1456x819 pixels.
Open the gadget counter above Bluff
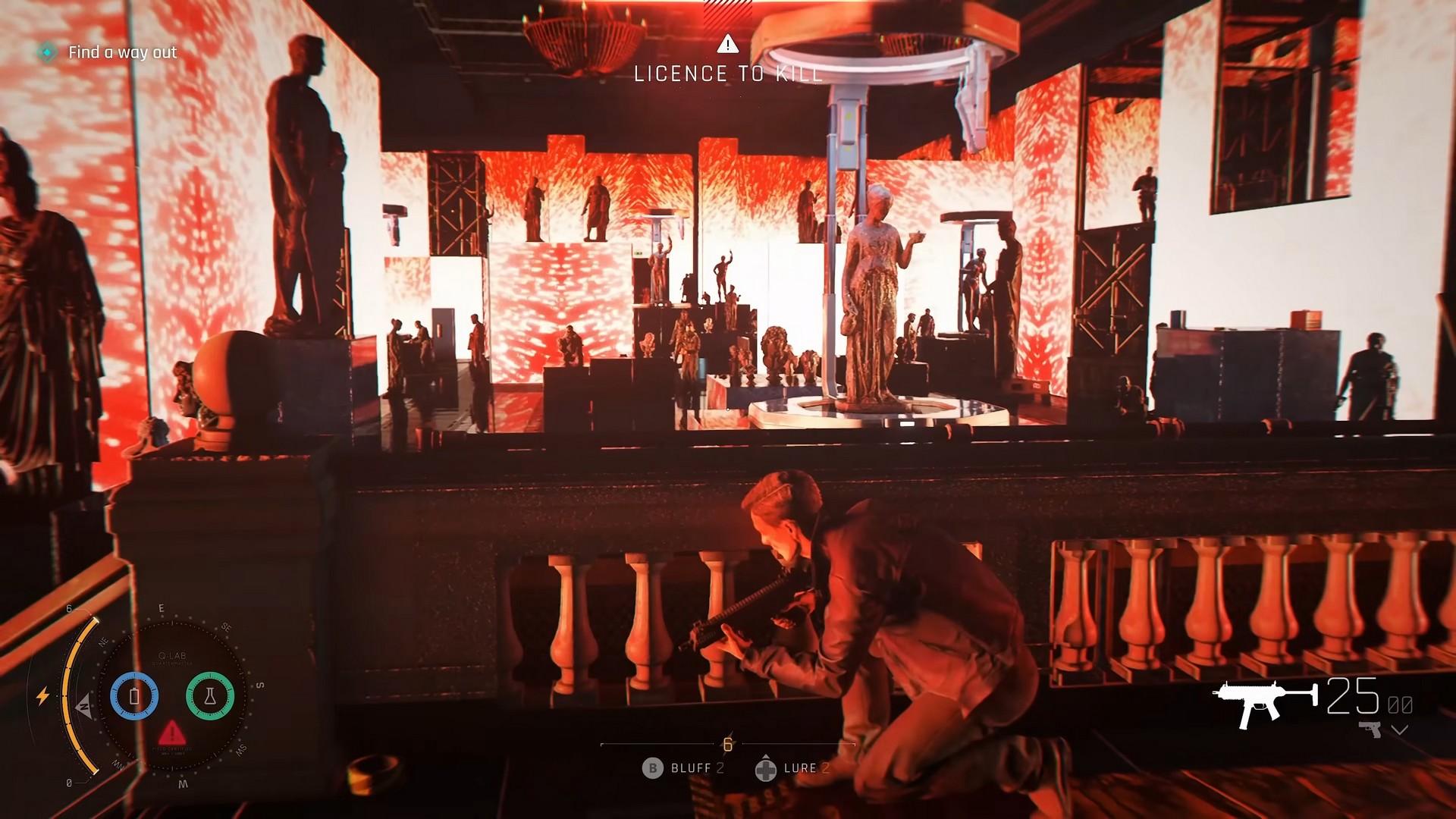[727, 745]
